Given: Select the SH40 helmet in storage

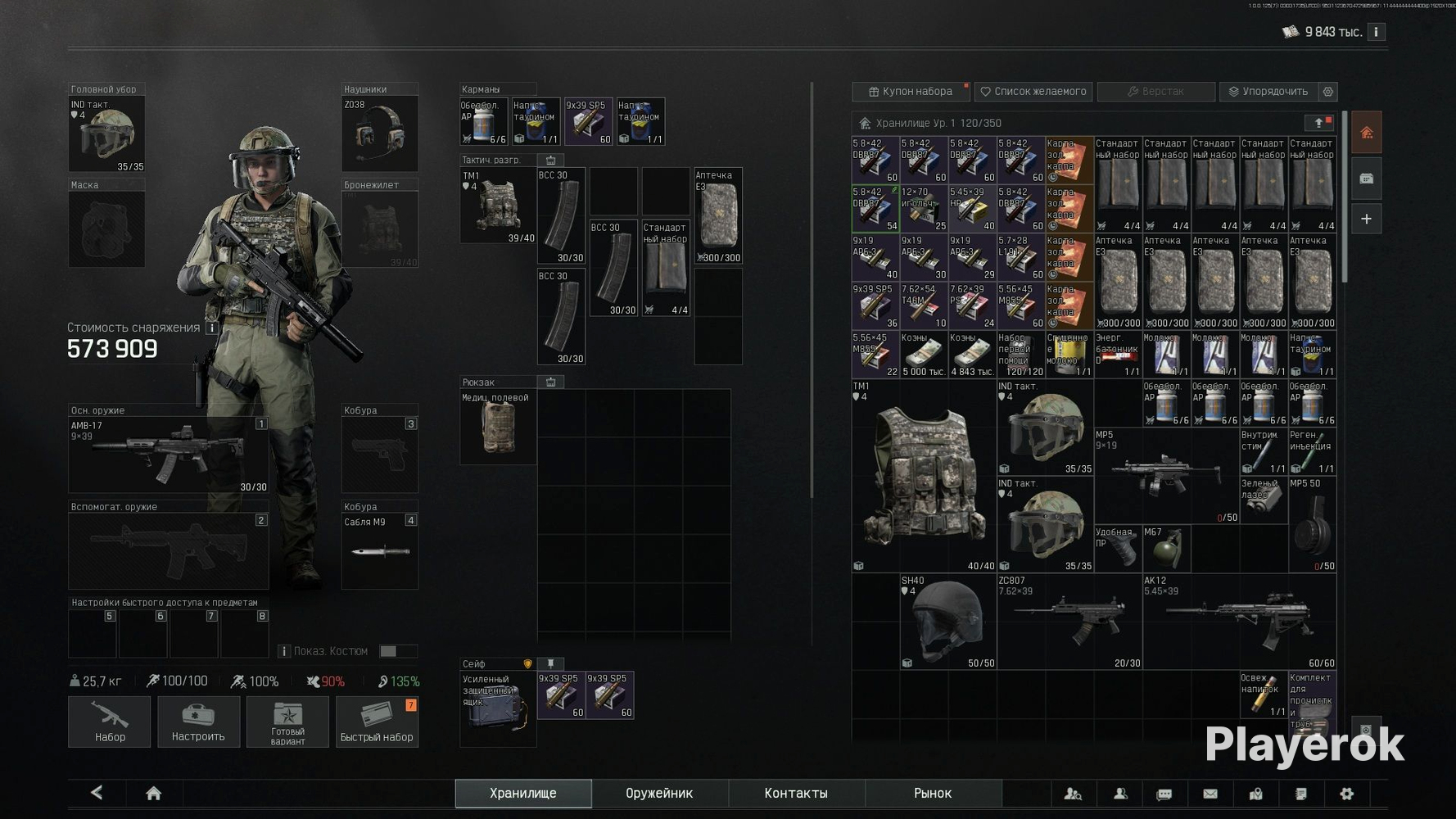Looking at the screenshot, I should [x=947, y=622].
